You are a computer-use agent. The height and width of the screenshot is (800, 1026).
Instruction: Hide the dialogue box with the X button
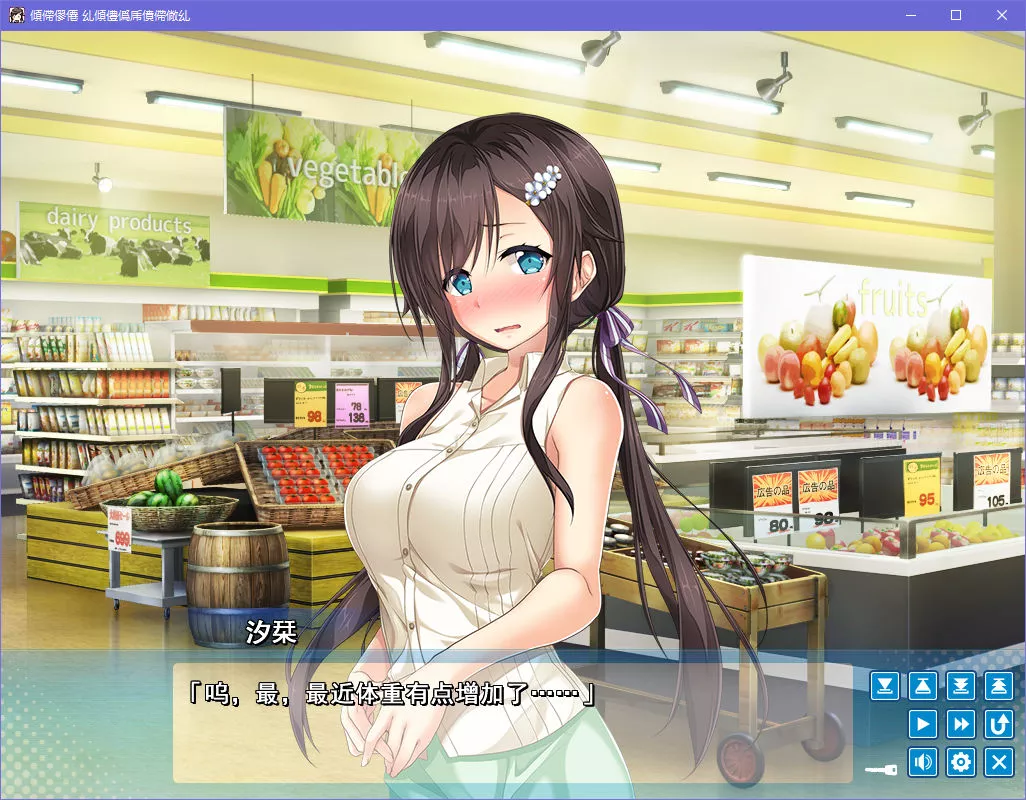tap(999, 762)
